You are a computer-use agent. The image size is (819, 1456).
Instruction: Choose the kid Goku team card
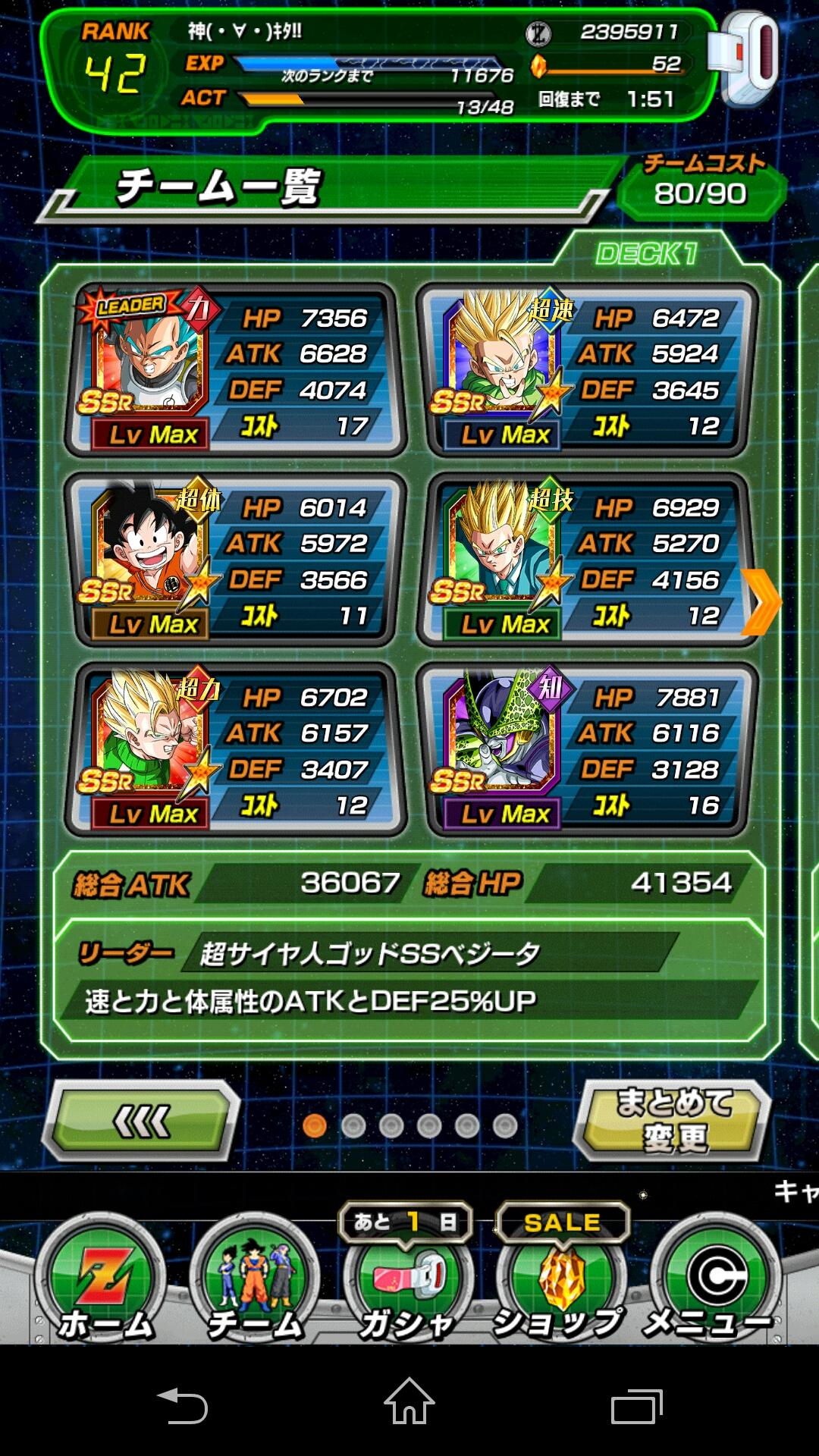click(235, 560)
